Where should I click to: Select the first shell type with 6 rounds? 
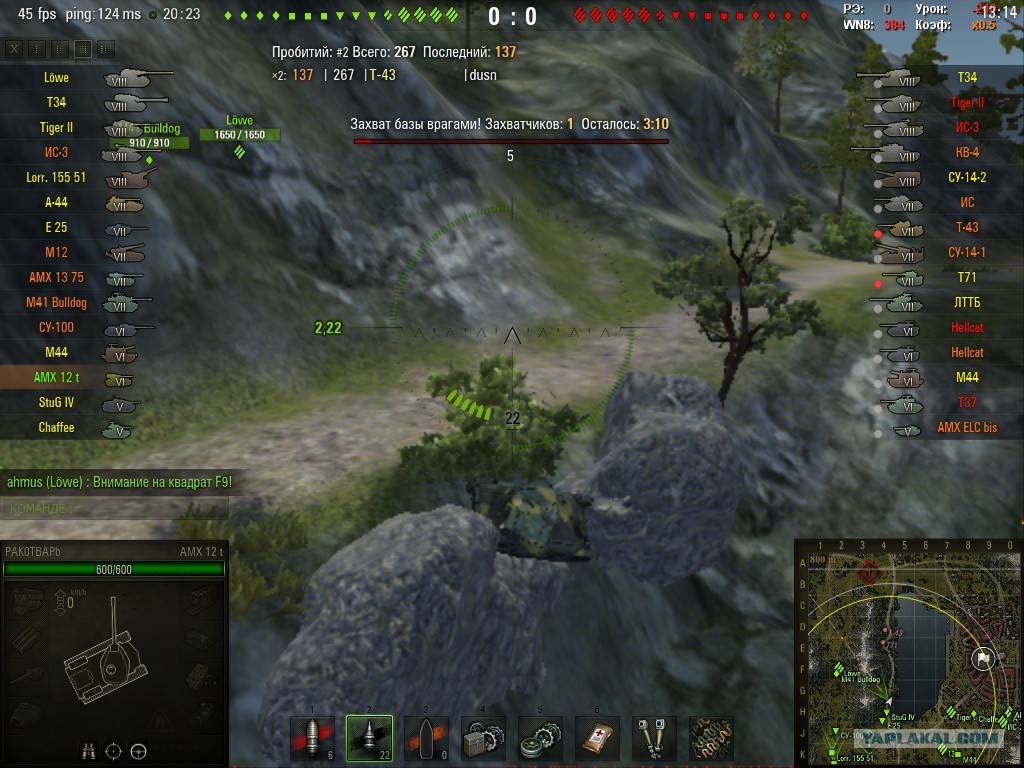(x=312, y=739)
